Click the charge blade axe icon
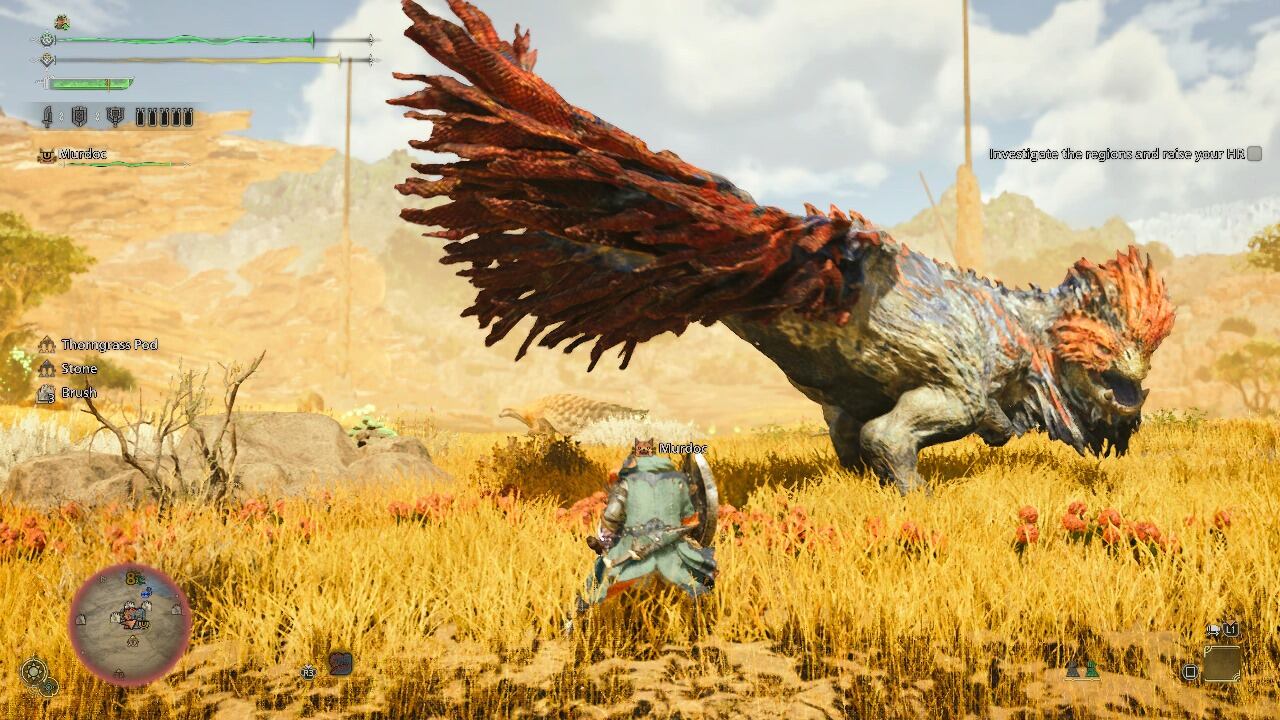The width and height of the screenshot is (1280, 720). click(114, 117)
